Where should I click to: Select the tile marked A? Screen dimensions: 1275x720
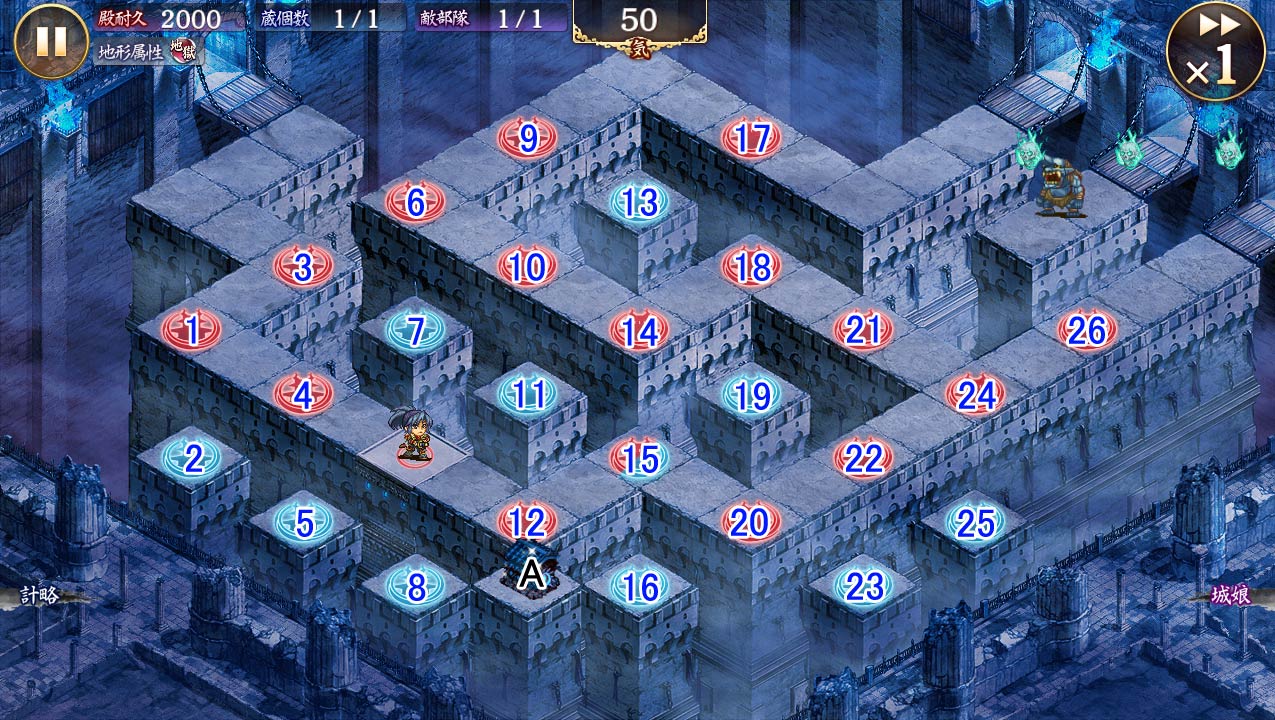point(531,574)
